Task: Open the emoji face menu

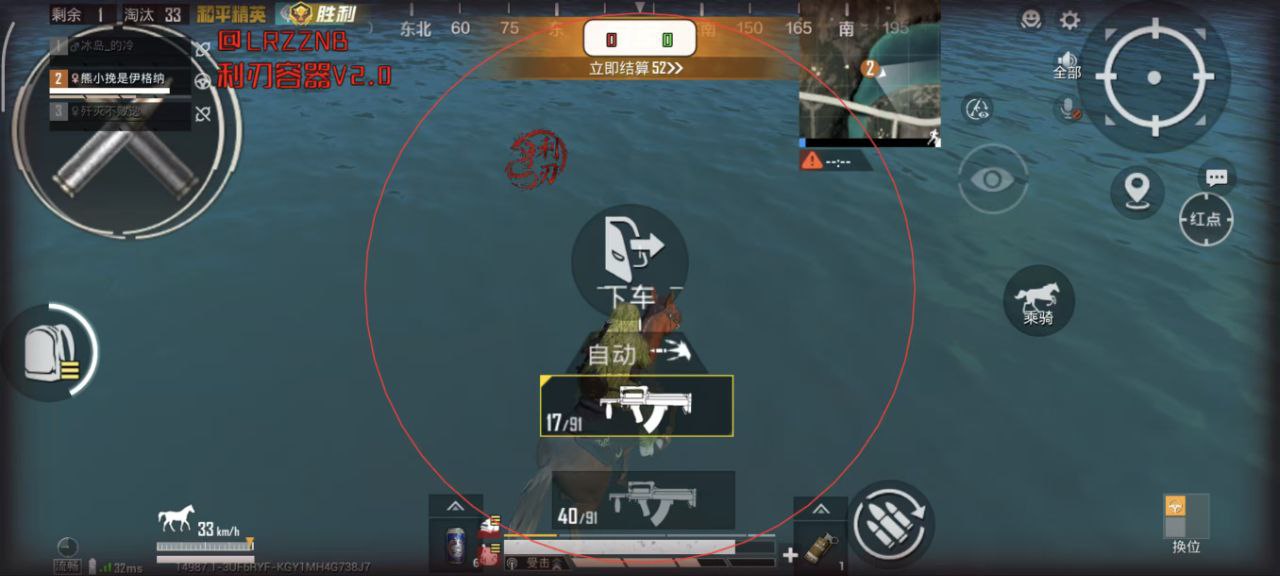Action: pos(1031,19)
